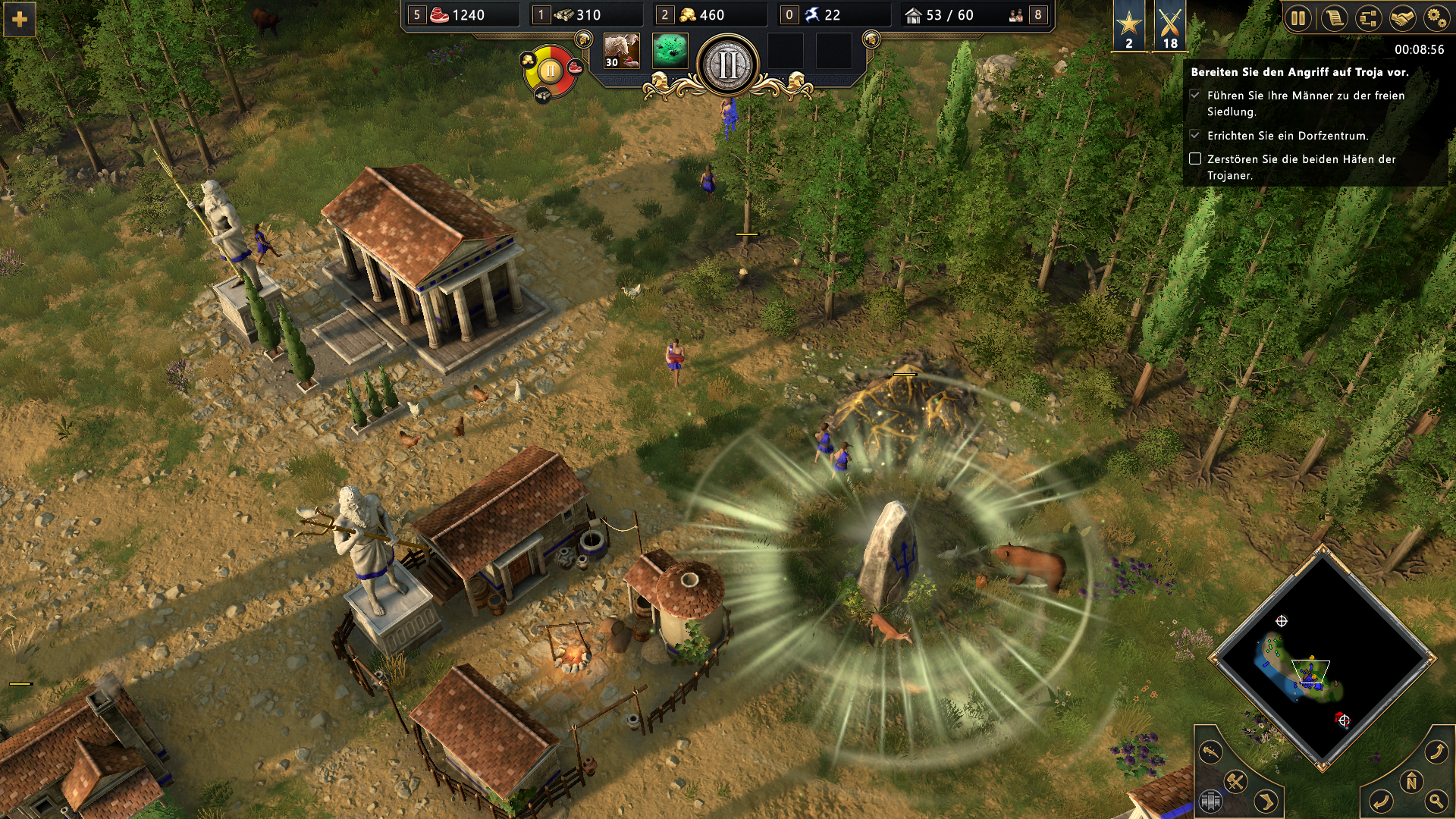This screenshot has height=819, width=1456.
Task: Activate the green swarm god power
Action: (x=670, y=52)
